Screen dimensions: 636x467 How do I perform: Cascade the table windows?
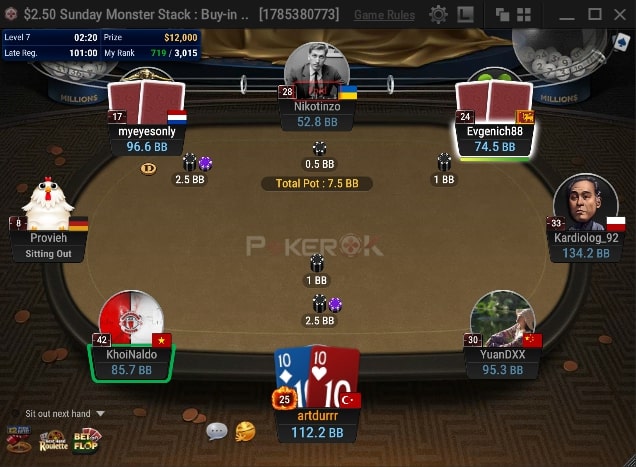pyautogui.click(x=502, y=15)
